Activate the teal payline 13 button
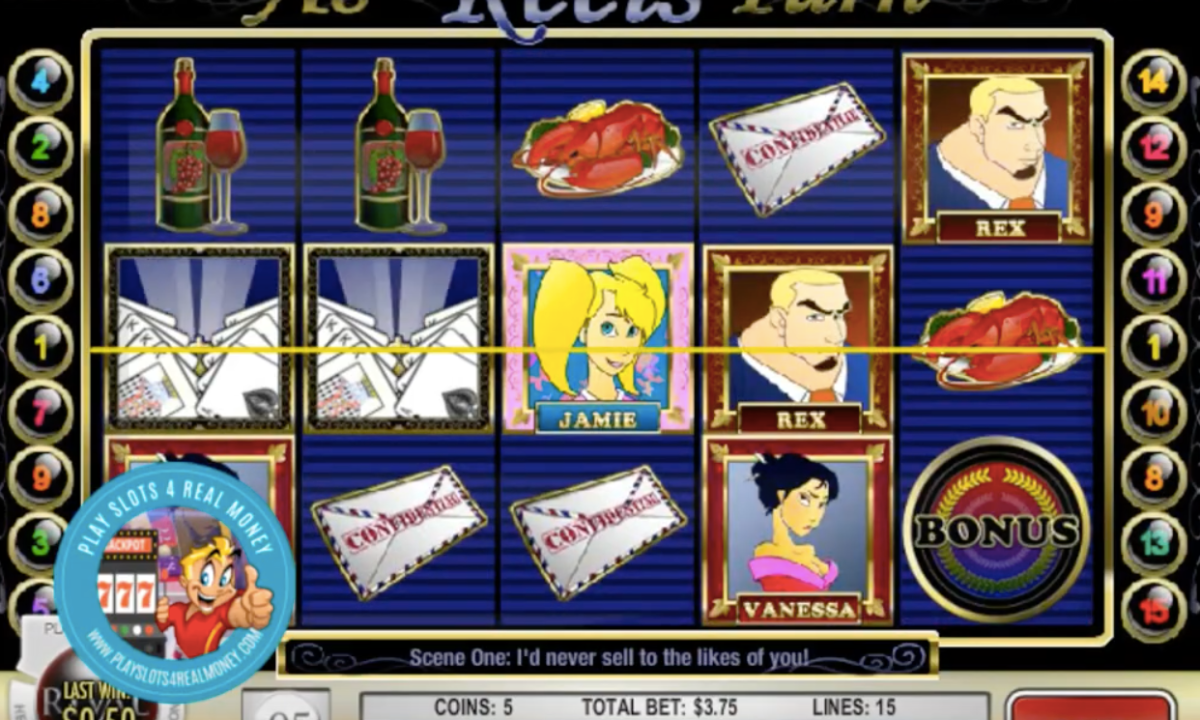This screenshot has width=1200, height=720. [x=1154, y=543]
